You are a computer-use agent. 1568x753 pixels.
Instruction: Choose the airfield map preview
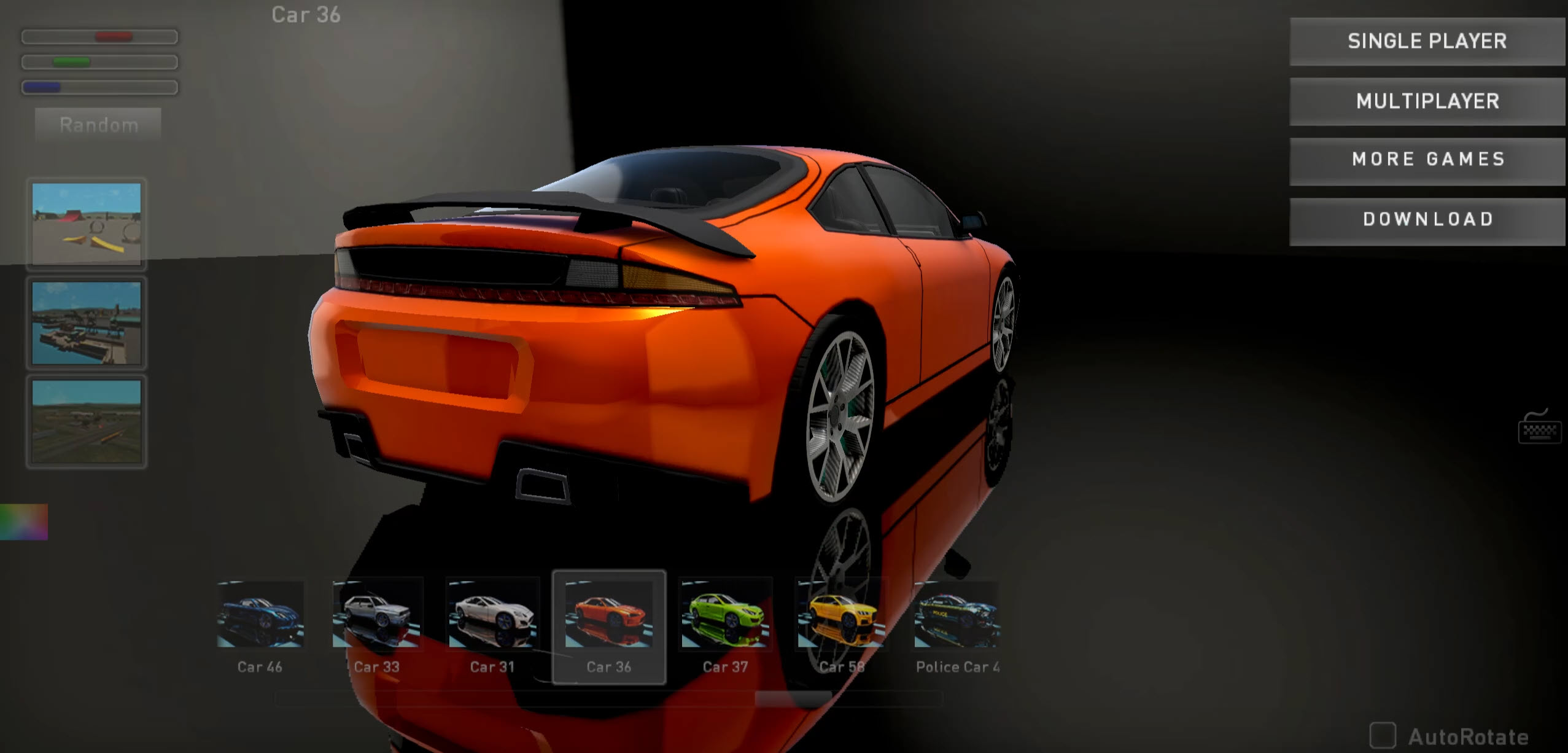point(87,420)
